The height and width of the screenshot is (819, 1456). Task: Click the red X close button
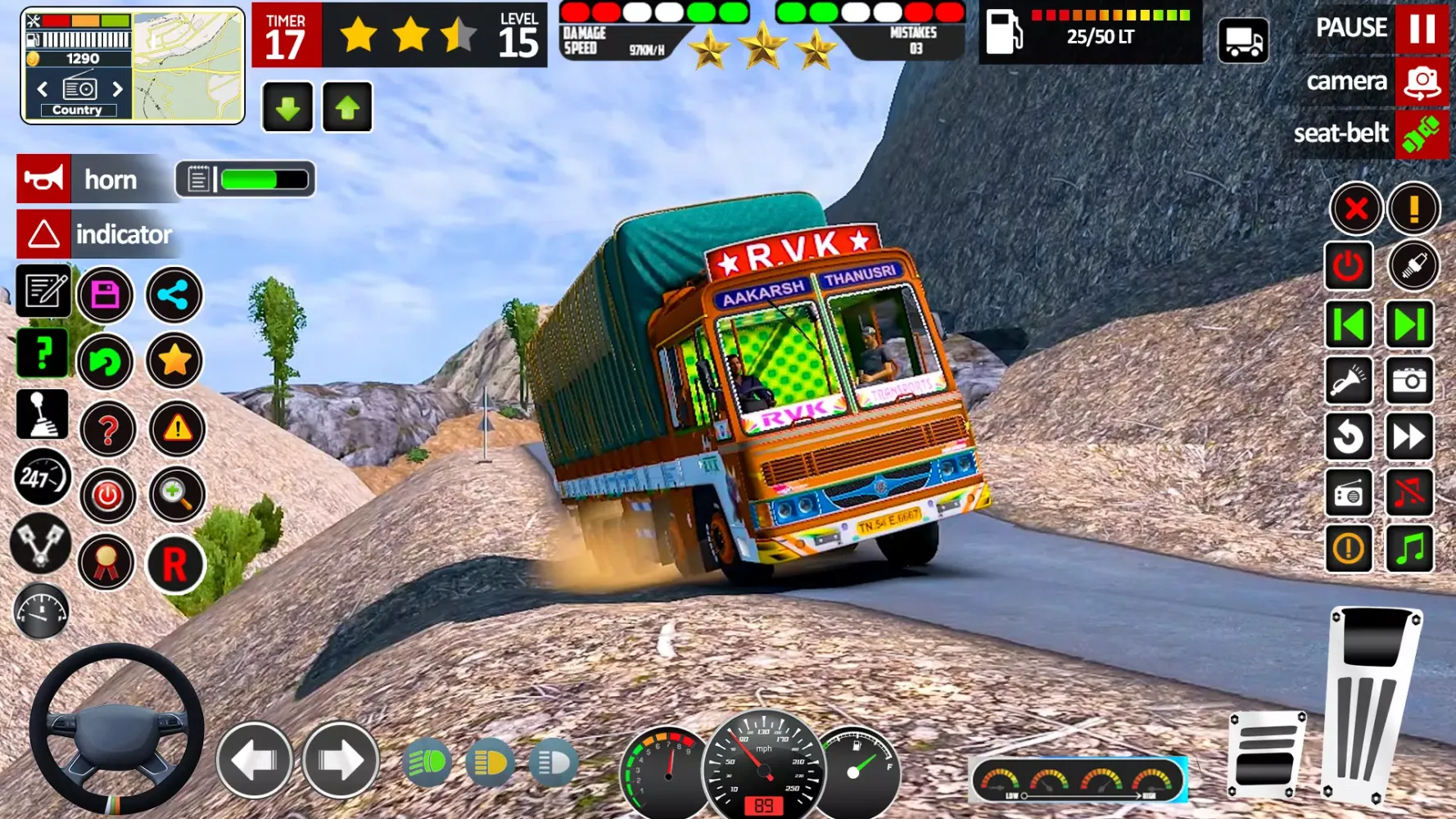click(1356, 209)
